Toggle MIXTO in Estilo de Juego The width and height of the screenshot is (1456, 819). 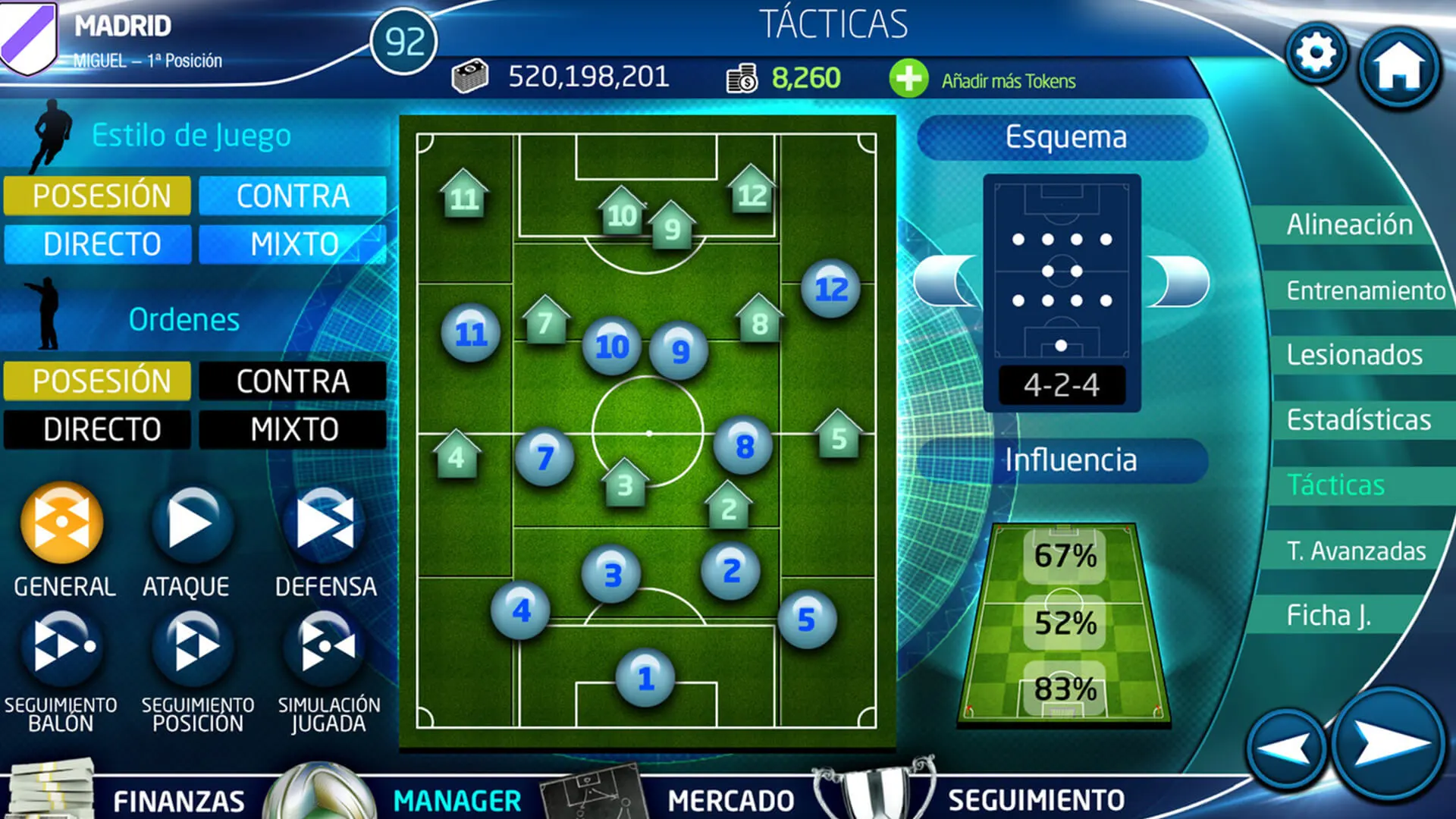[292, 244]
